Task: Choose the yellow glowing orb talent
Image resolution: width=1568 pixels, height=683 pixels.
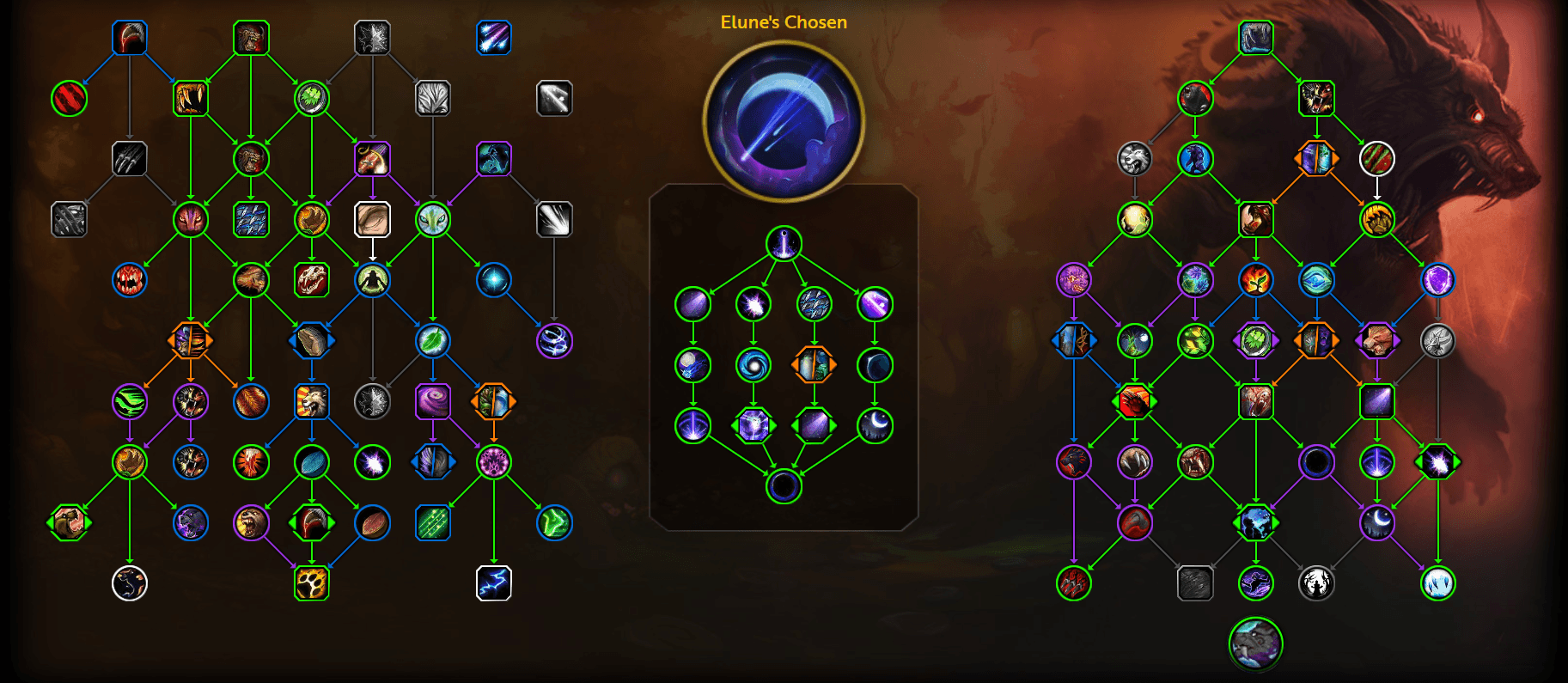Action: pyautogui.click(x=1134, y=220)
